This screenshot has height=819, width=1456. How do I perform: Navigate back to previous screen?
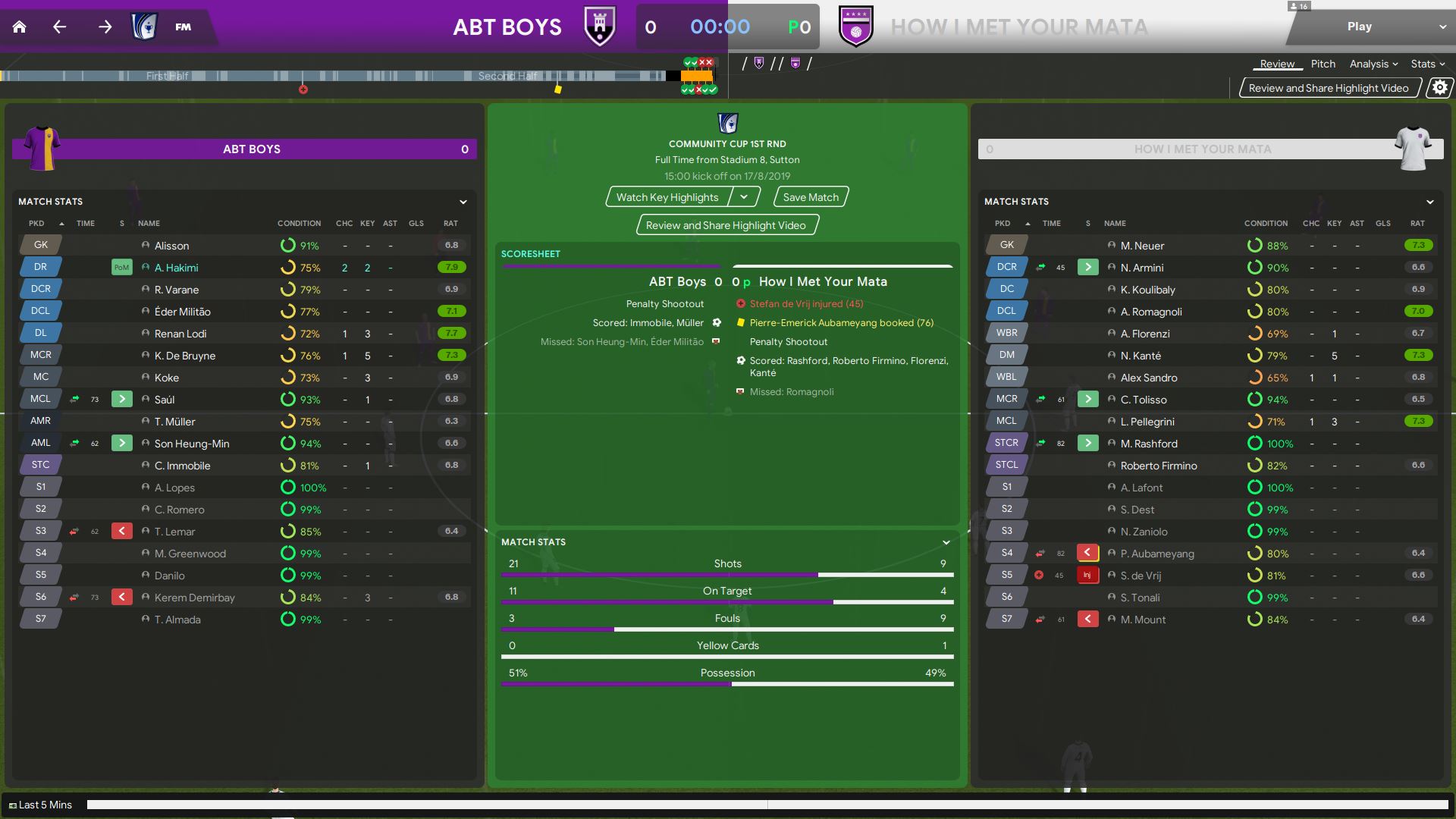(60, 27)
